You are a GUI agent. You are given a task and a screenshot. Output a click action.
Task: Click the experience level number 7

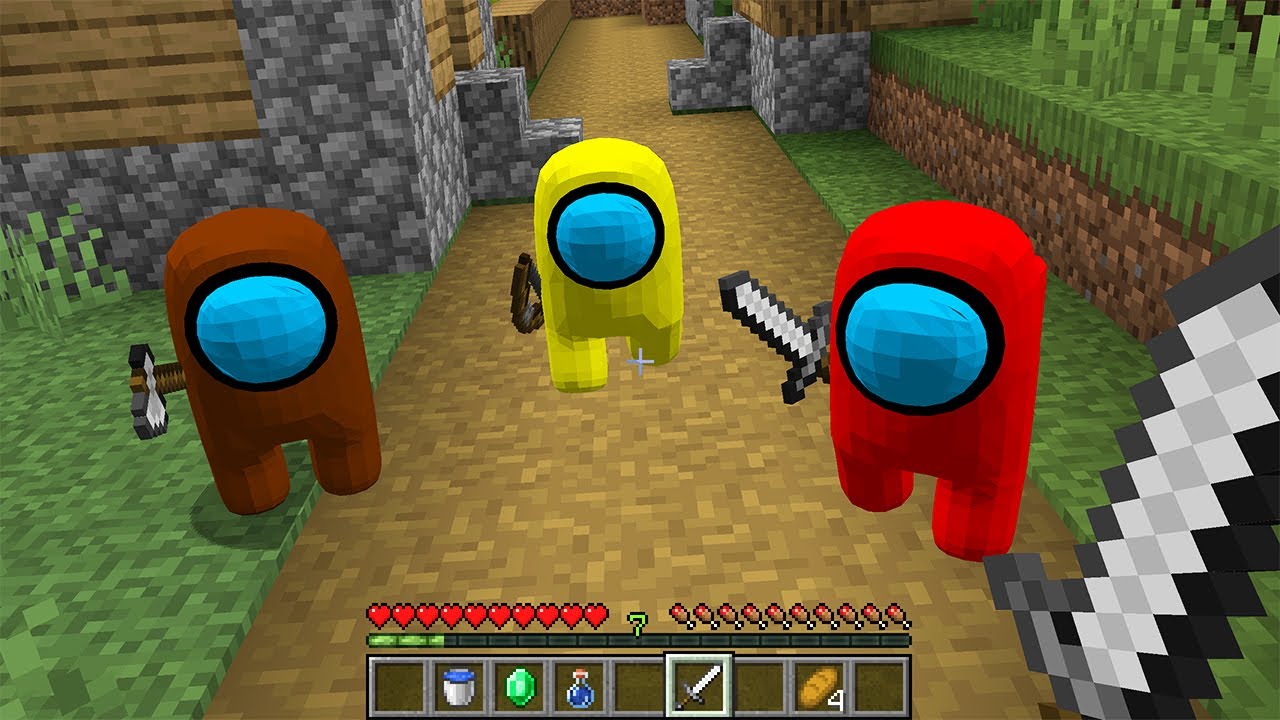tap(637, 625)
